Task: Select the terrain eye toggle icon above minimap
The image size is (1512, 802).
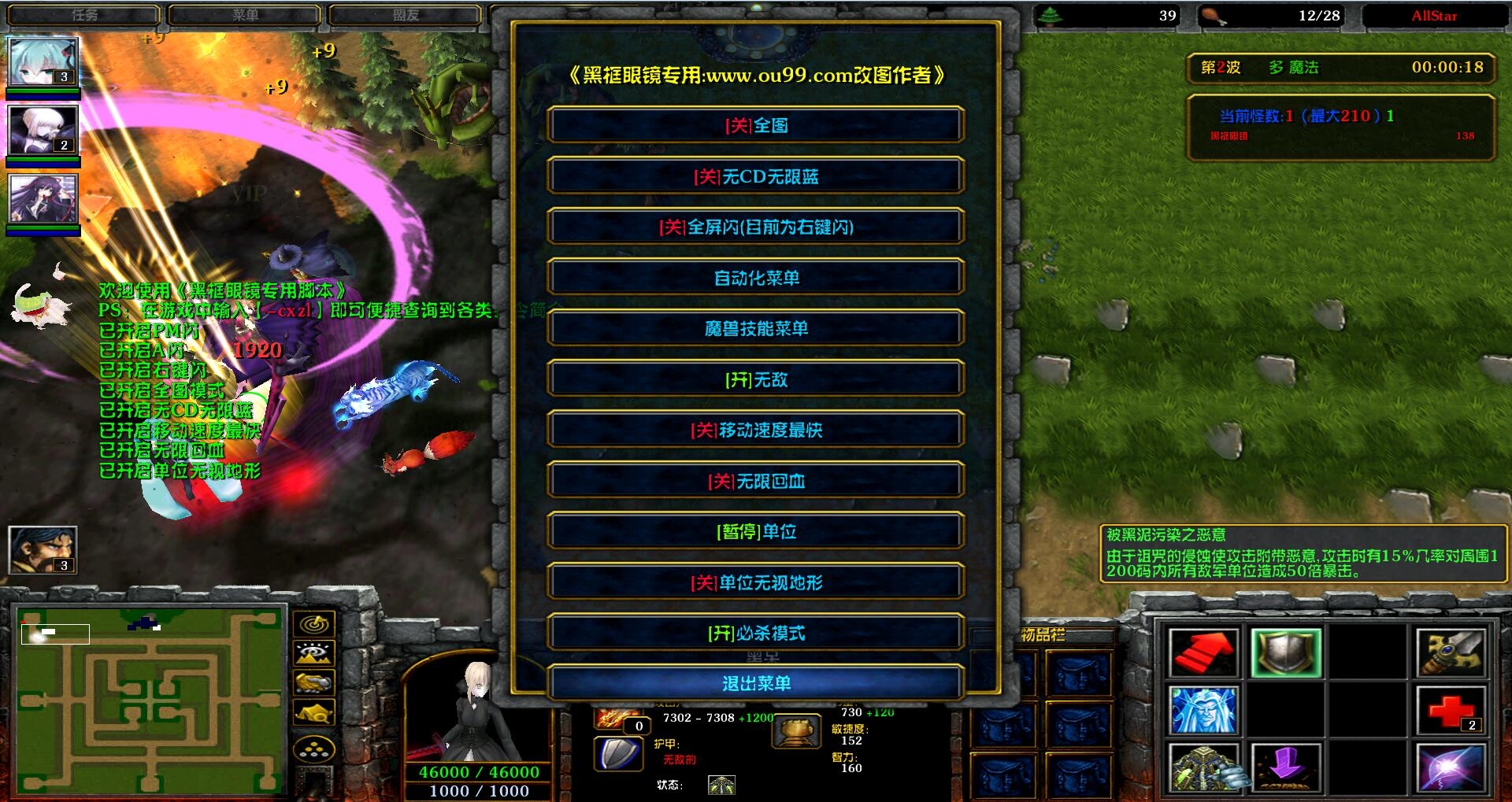Action: 313,653
